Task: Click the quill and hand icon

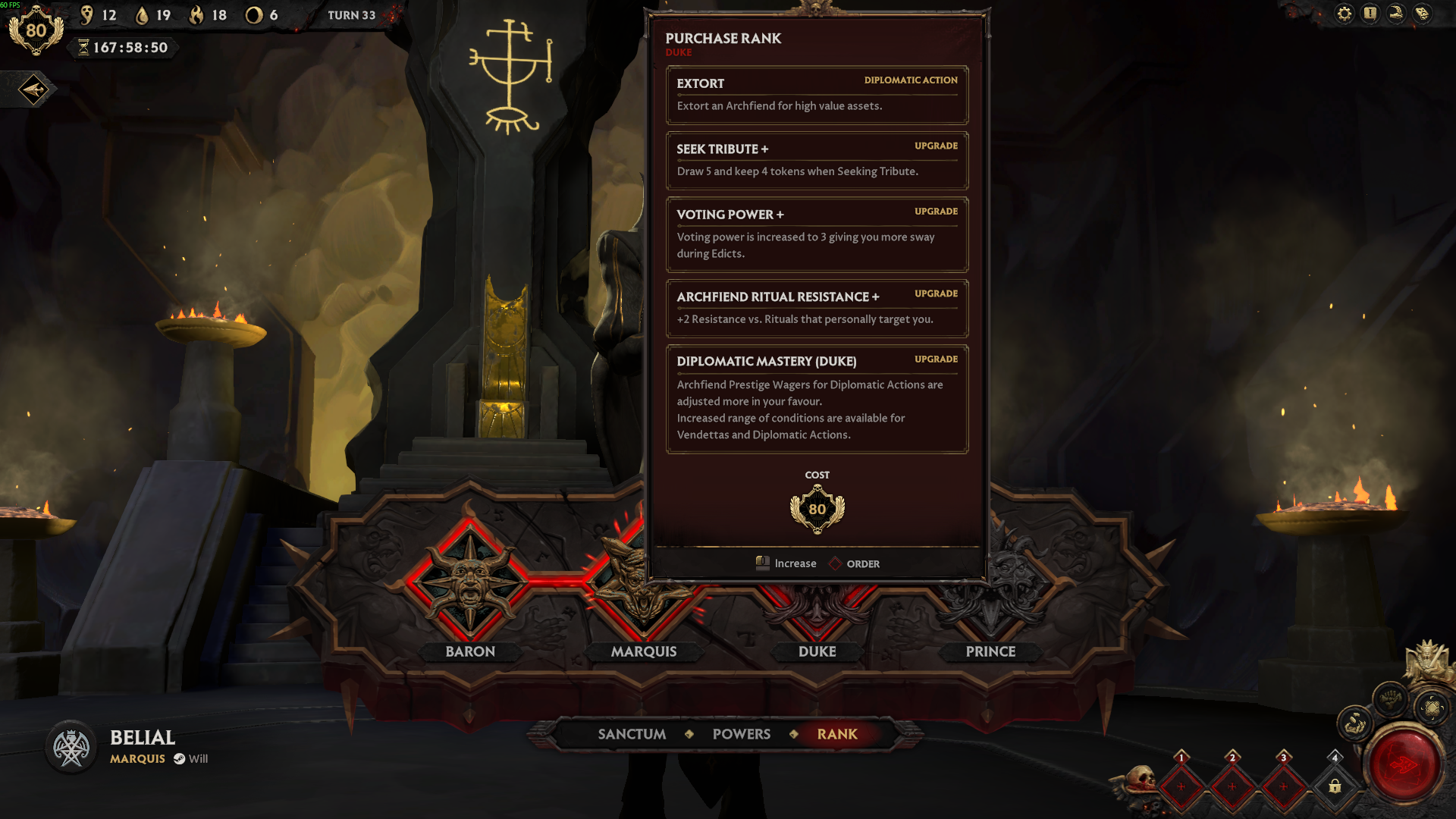Action: tap(1396, 14)
